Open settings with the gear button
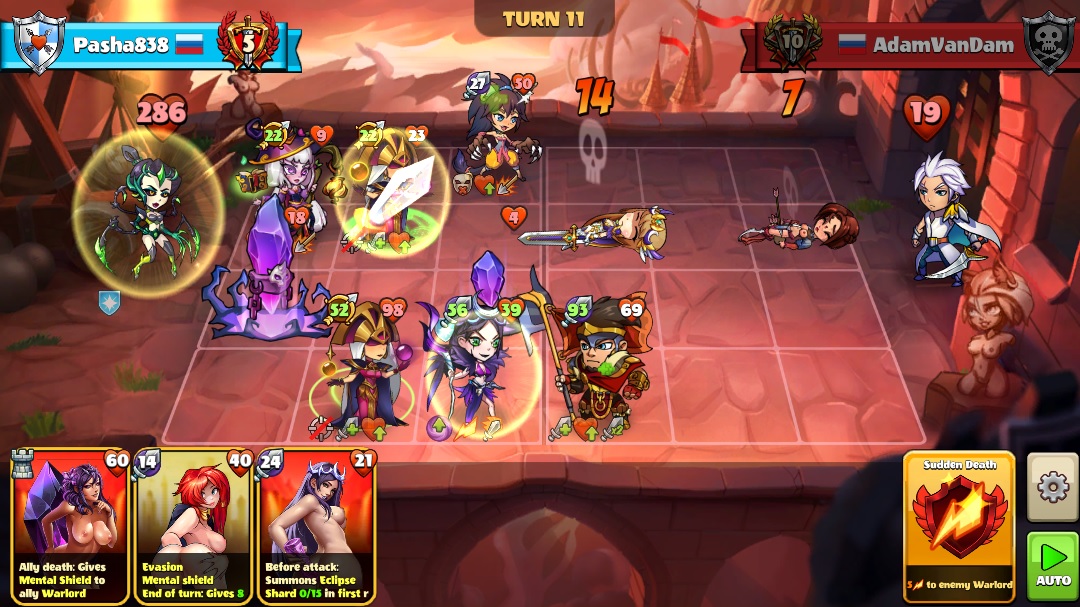This screenshot has height=607, width=1080. point(1052,487)
